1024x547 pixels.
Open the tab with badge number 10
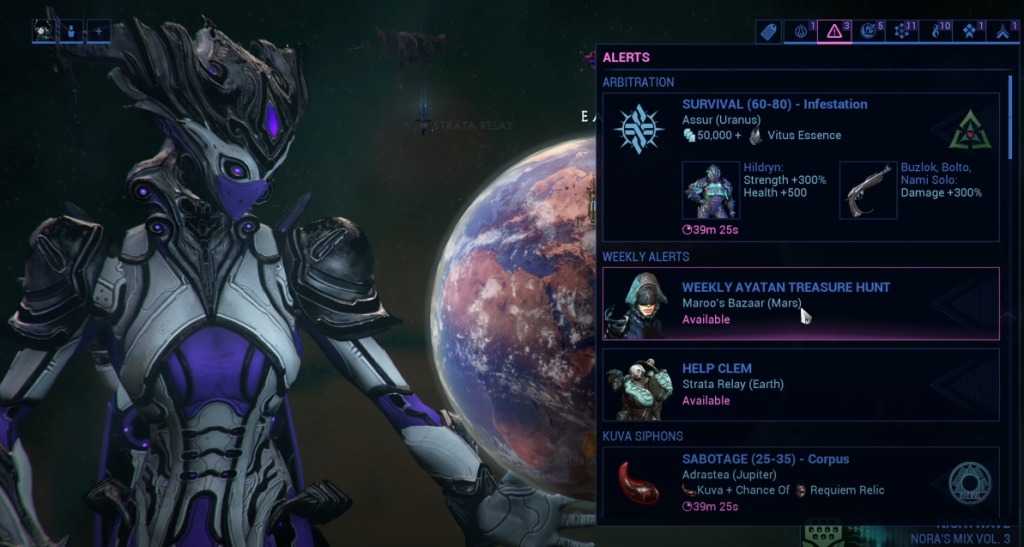click(x=936, y=31)
